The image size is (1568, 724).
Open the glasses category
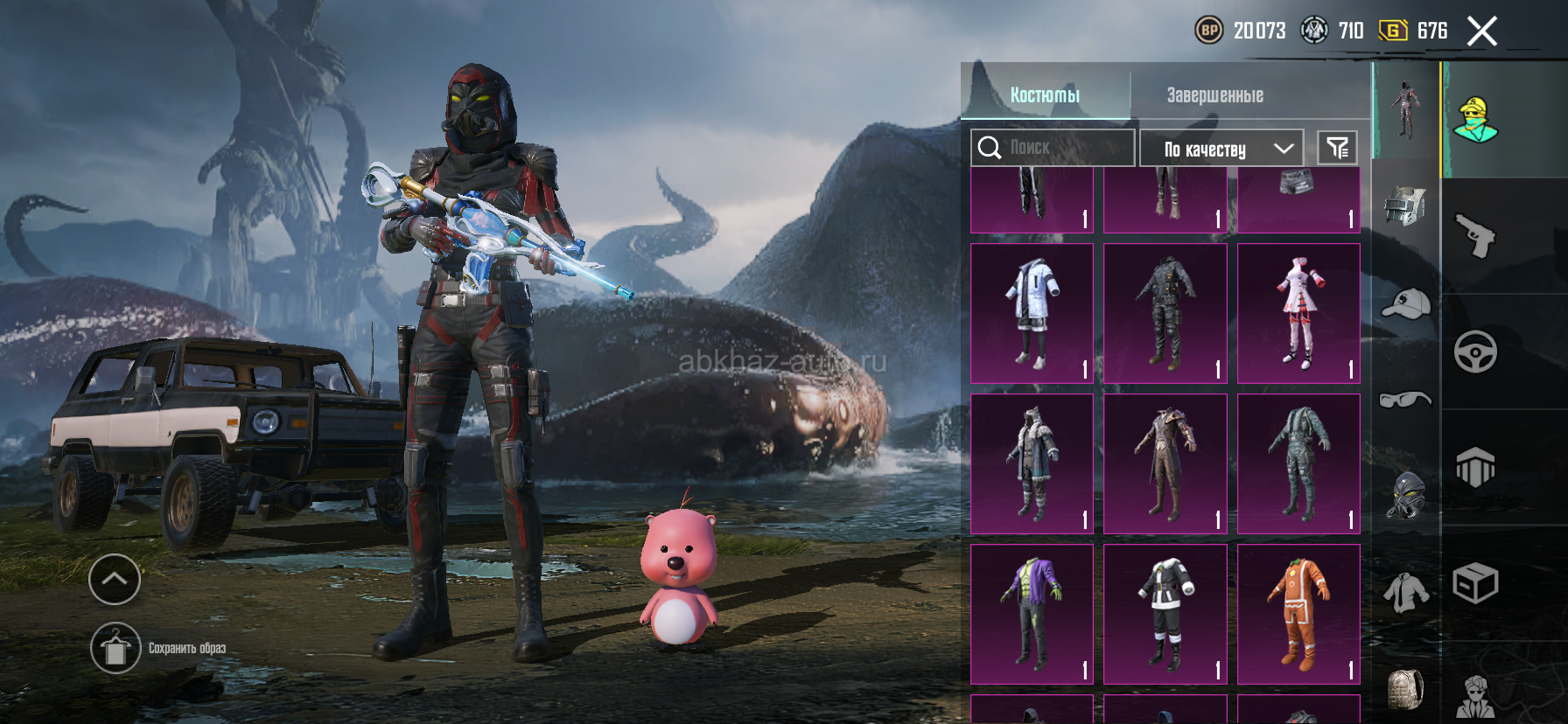click(1405, 400)
